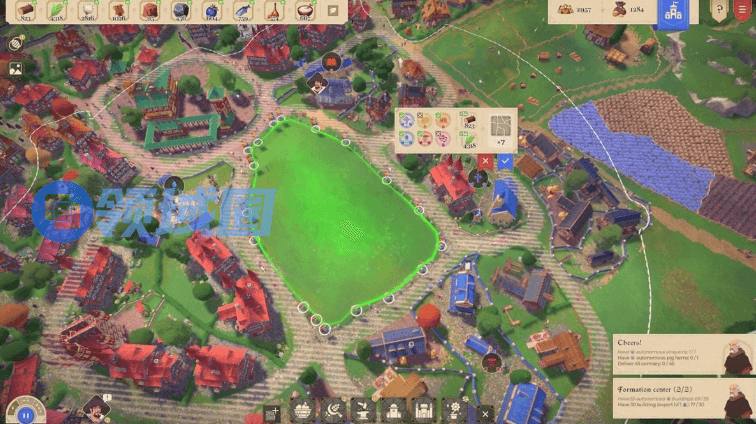Pause the game with the blue pause button
The image size is (756, 424).
23,412
